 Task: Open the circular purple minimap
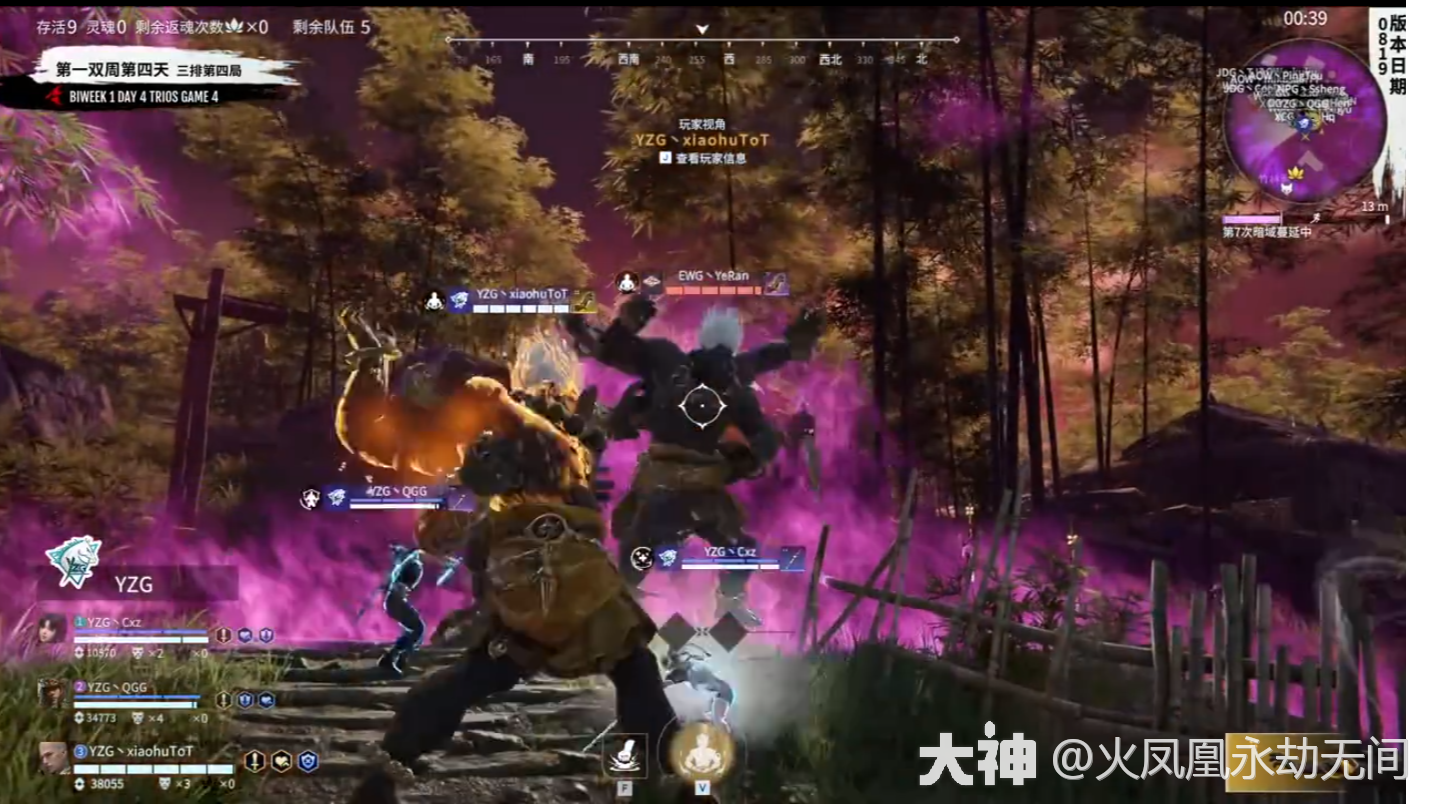point(1304,122)
